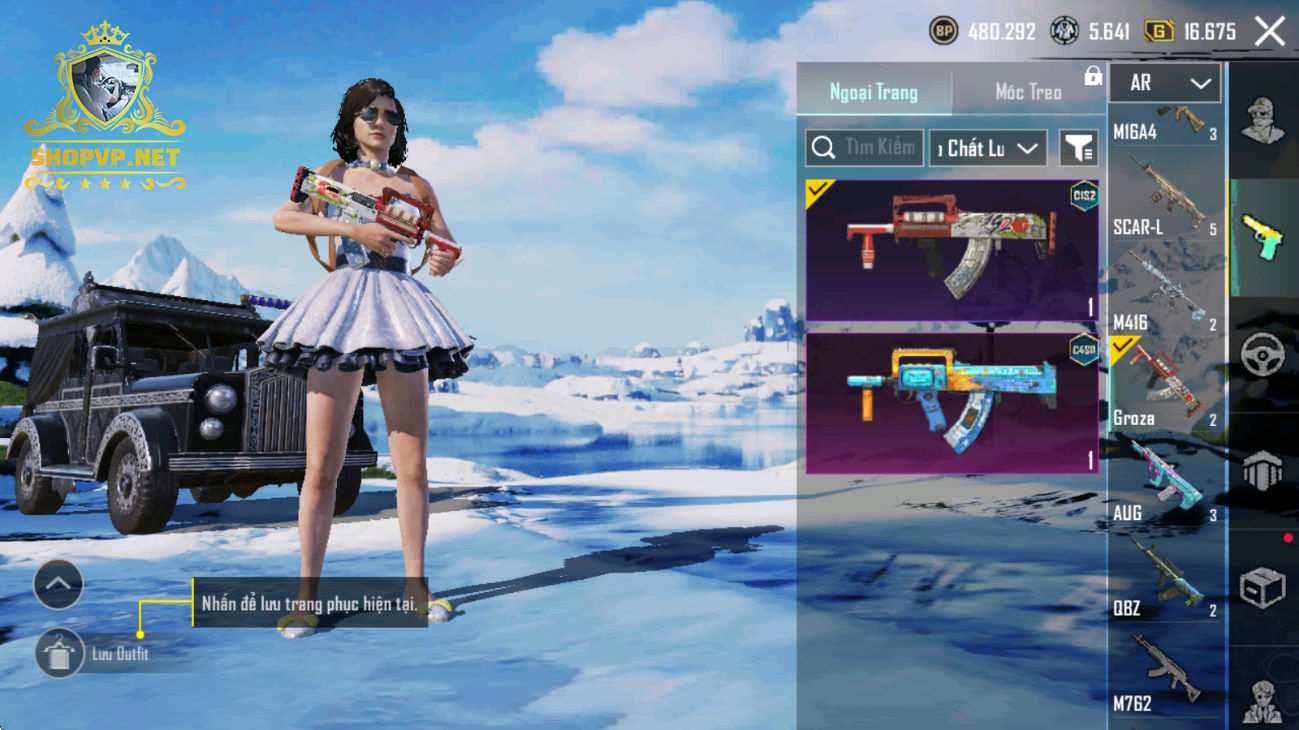1299x730 pixels.
Task: Tap the gold G currency icon
Action: pyautogui.click(x=1159, y=32)
